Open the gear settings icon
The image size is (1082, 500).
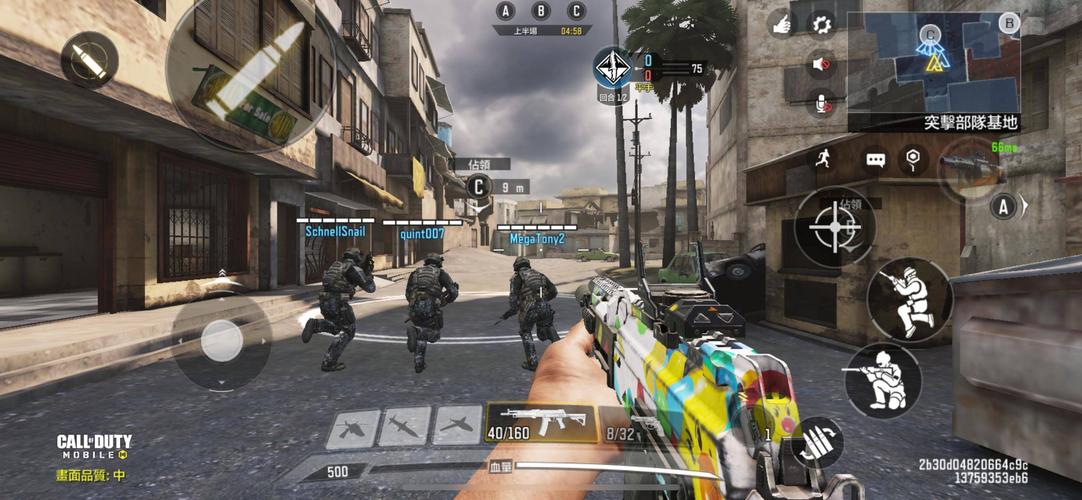[822, 24]
